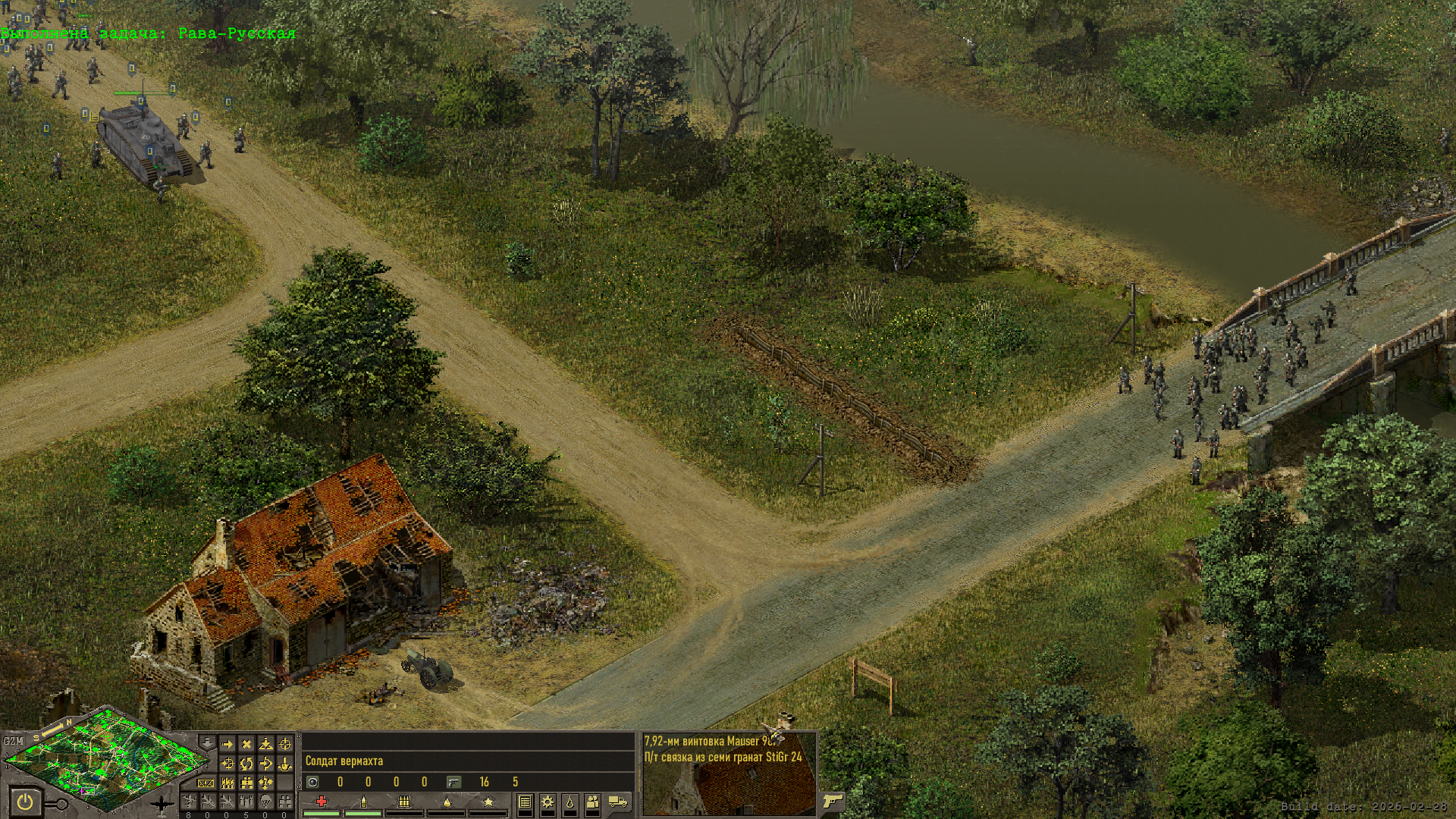Image resolution: width=1456 pixels, height=819 pixels.
Task: Select the four-way spread arrows command
Action: 265,783
